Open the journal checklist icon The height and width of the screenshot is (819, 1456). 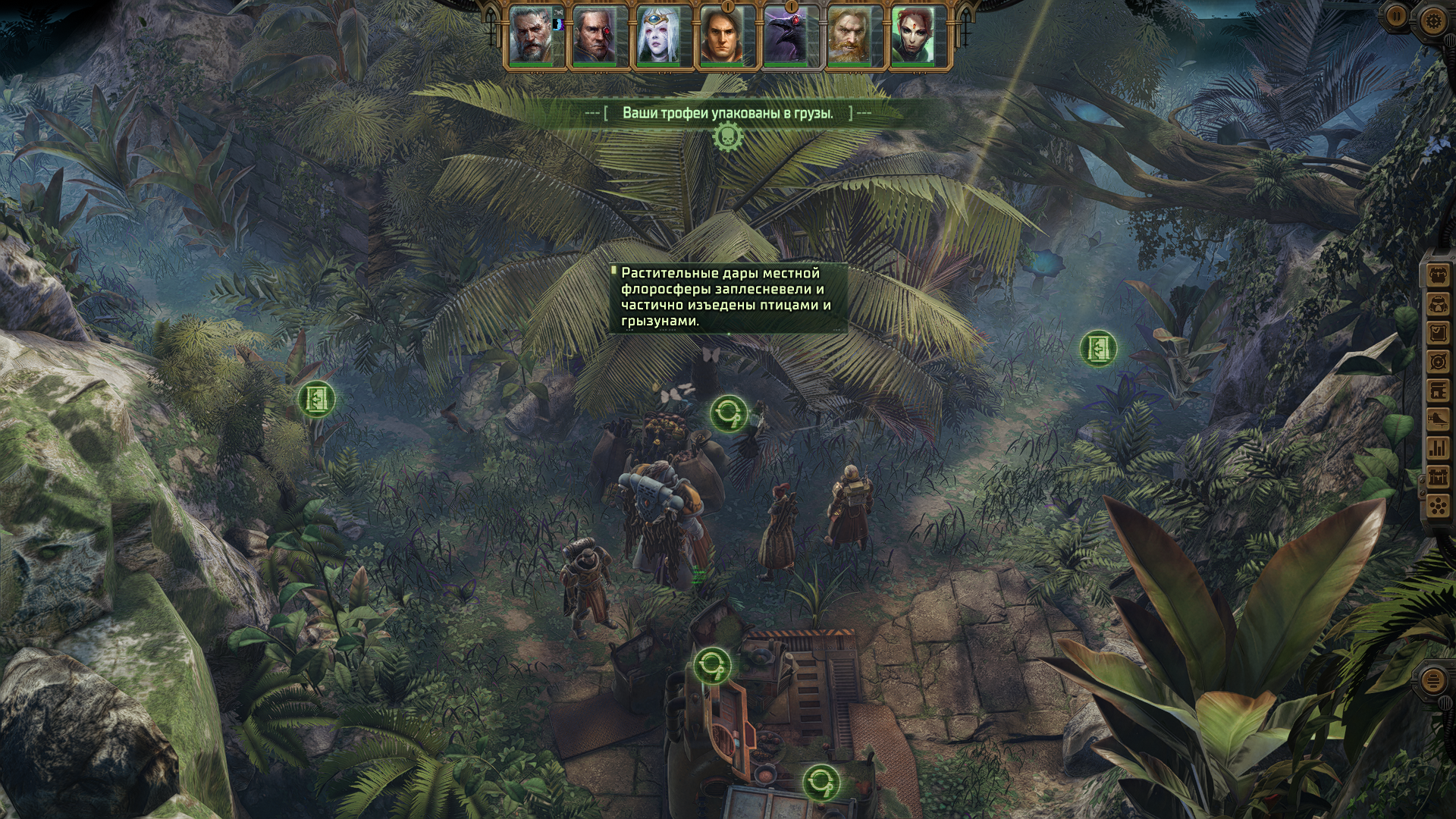point(1437,332)
